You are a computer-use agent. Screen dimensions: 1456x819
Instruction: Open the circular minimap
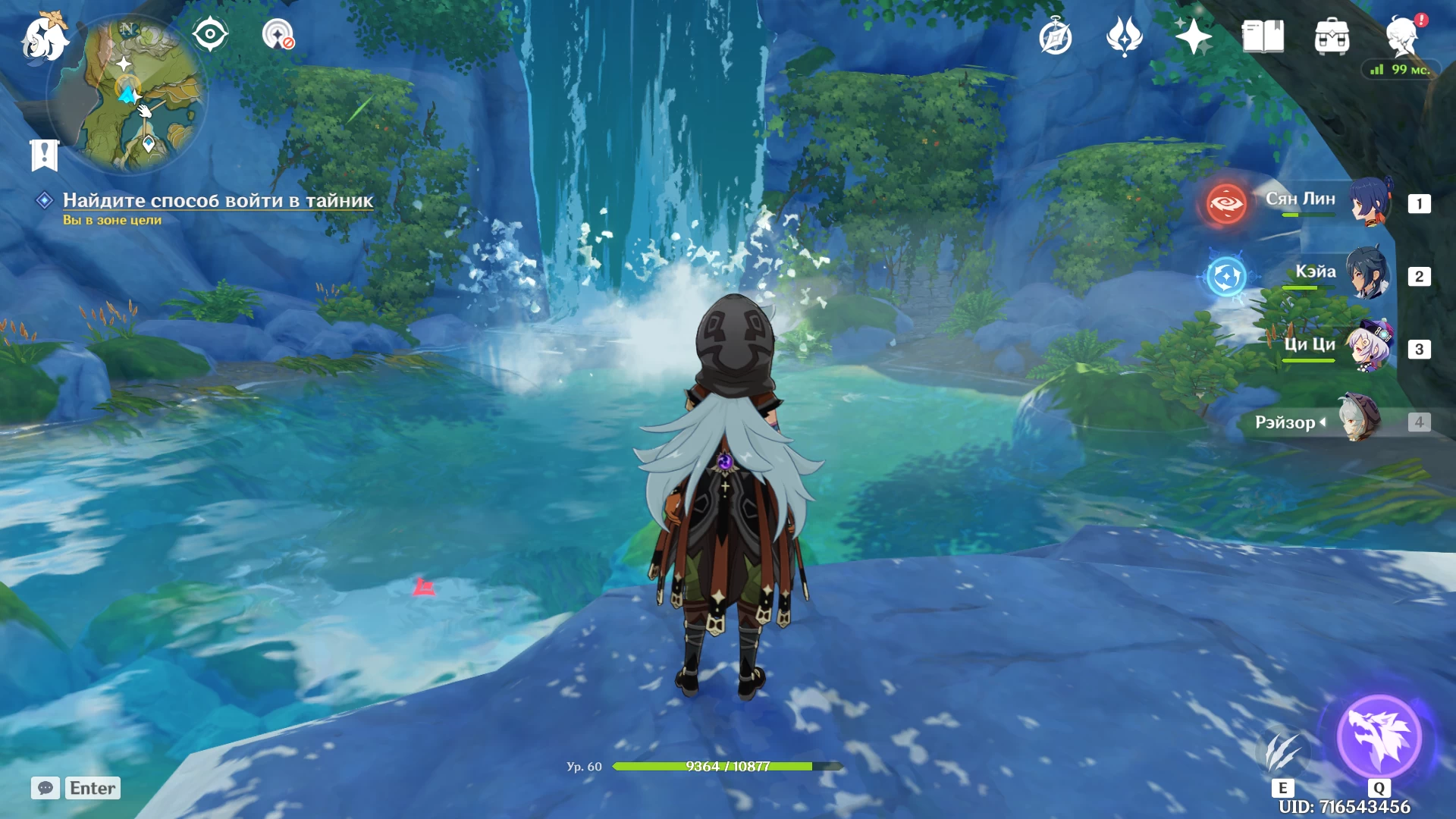[127, 94]
